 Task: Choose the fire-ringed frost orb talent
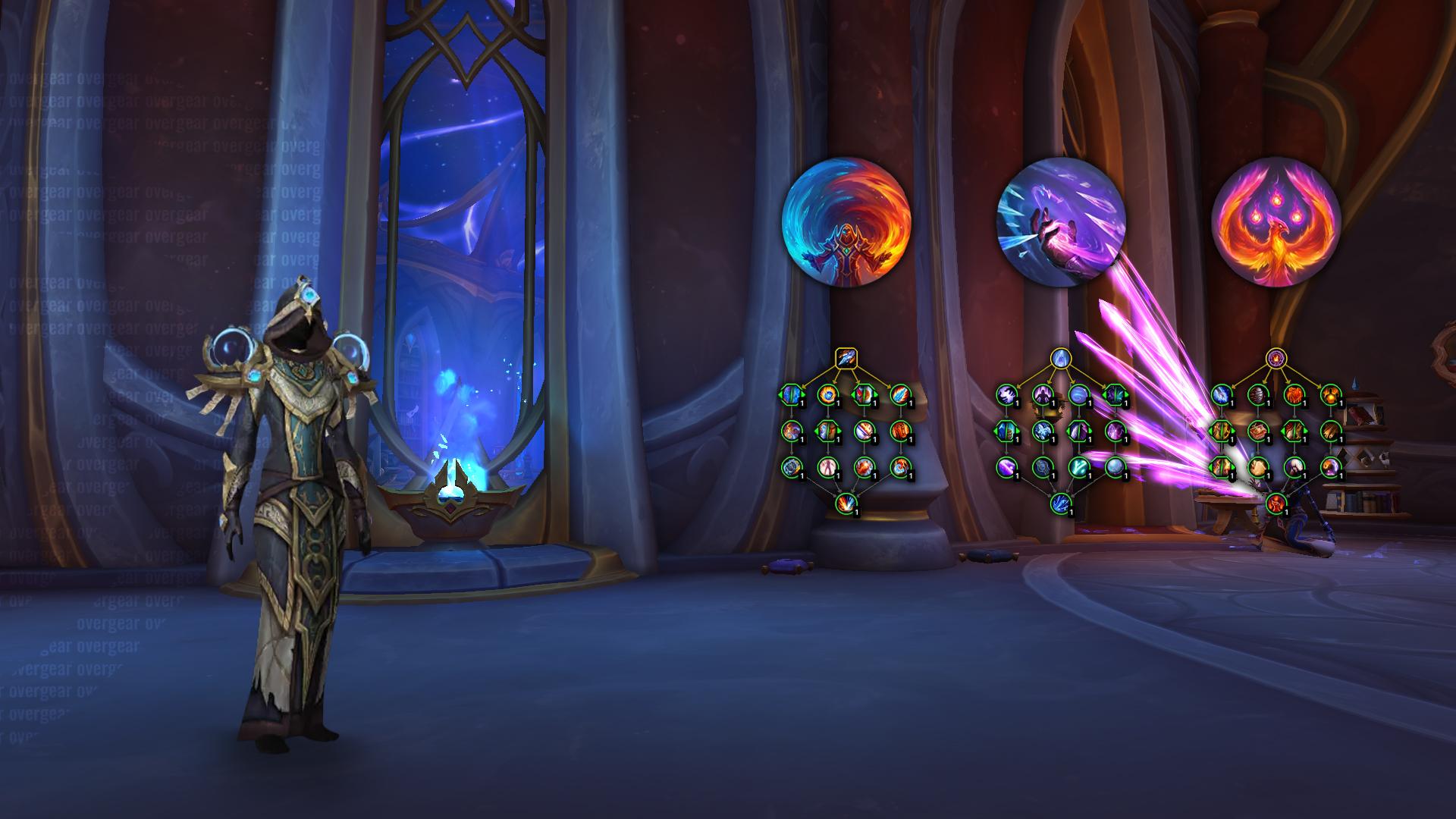(827, 394)
